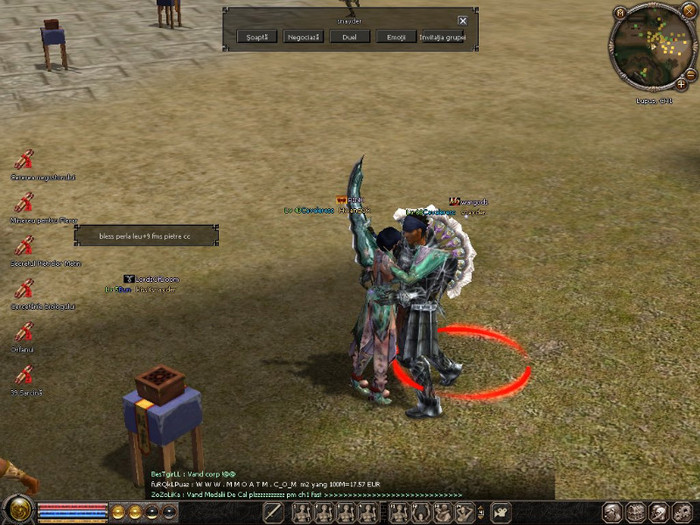Viewport: 700px width, 525px height.
Task: Open the Orfanul quest scroll
Action: coord(25,333)
